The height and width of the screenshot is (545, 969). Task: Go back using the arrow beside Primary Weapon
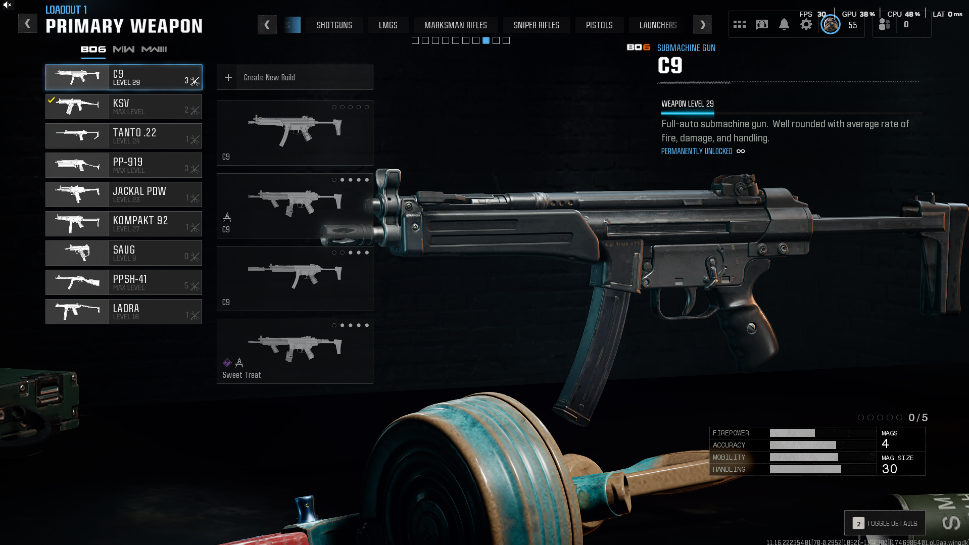[29, 24]
